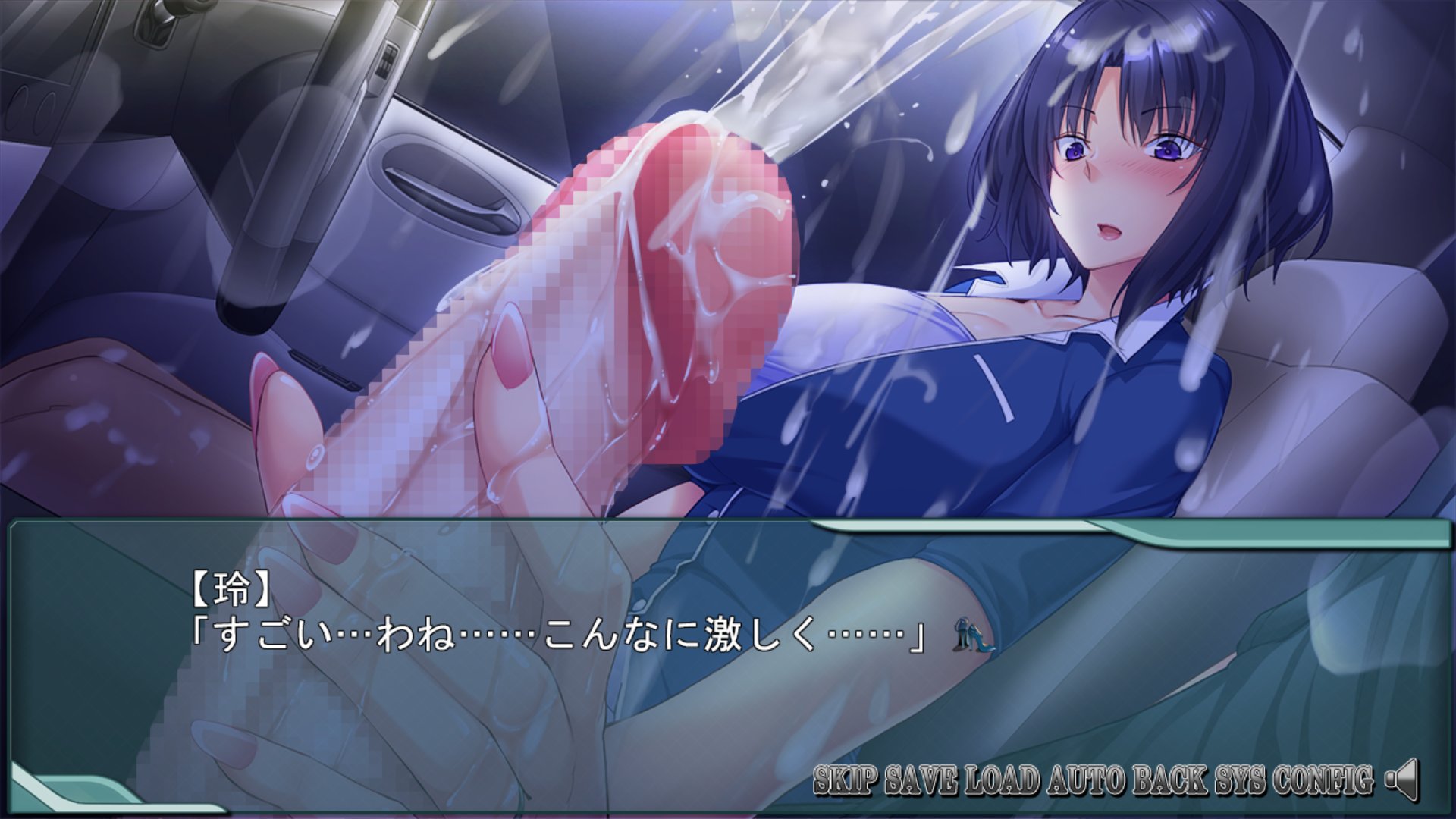1456x819 pixels.
Task: Open the CONFIG settings
Action: 1323,780
